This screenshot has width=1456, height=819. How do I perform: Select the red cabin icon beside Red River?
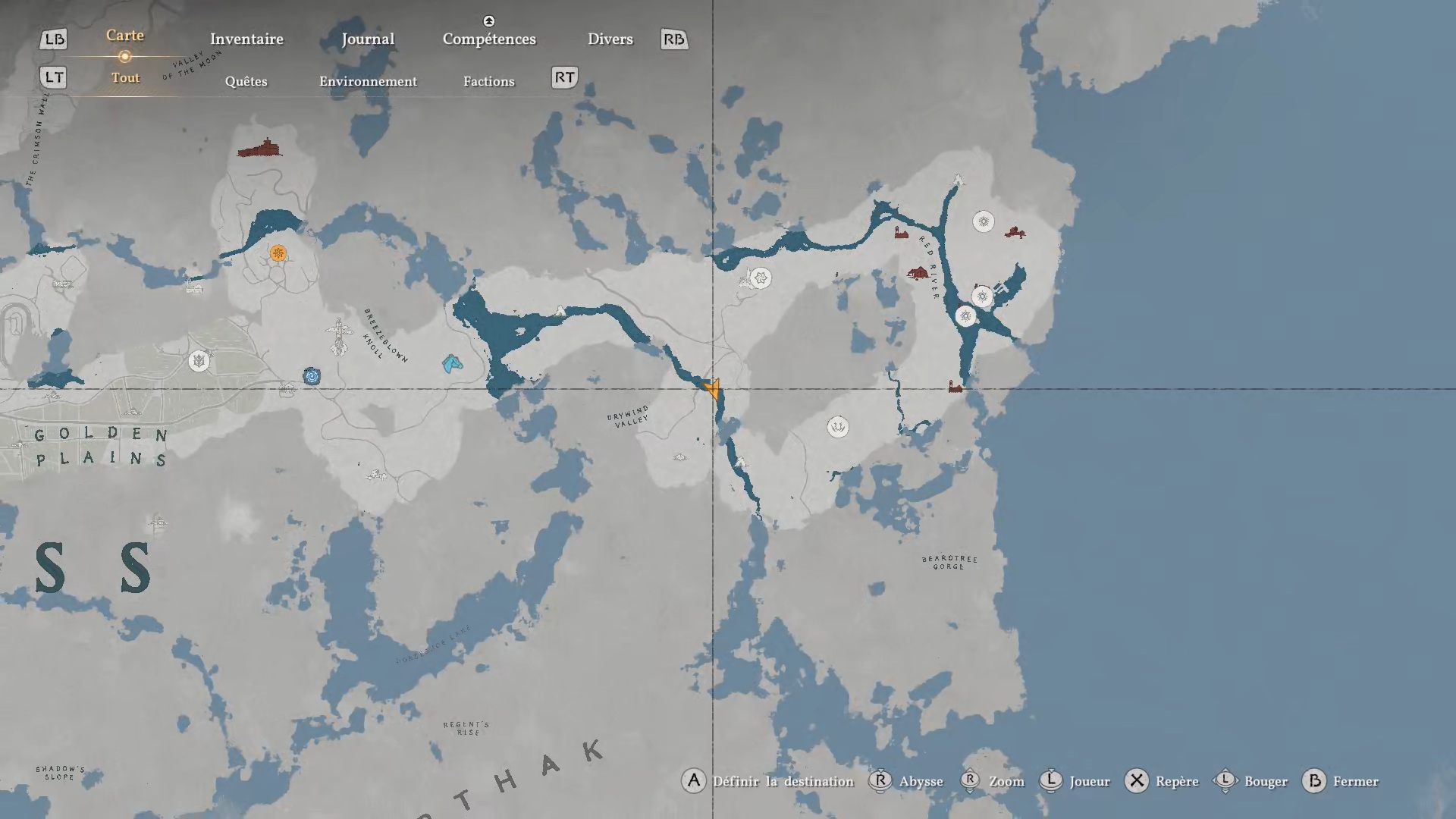tap(918, 272)
